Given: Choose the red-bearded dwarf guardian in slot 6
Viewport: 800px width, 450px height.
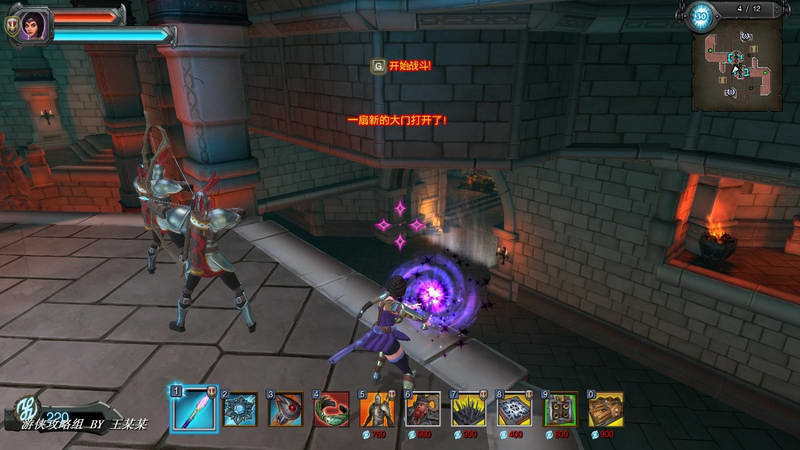Looking at the screenshot, I should (x=423, y=409).
